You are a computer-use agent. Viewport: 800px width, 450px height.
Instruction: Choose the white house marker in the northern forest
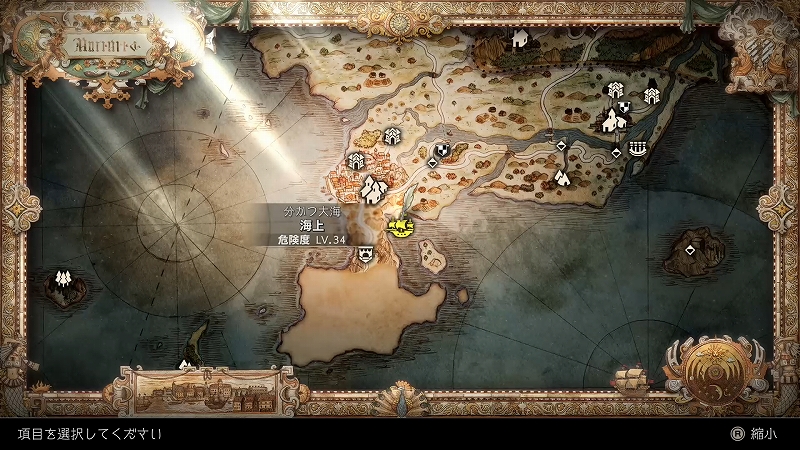point(519,39)
